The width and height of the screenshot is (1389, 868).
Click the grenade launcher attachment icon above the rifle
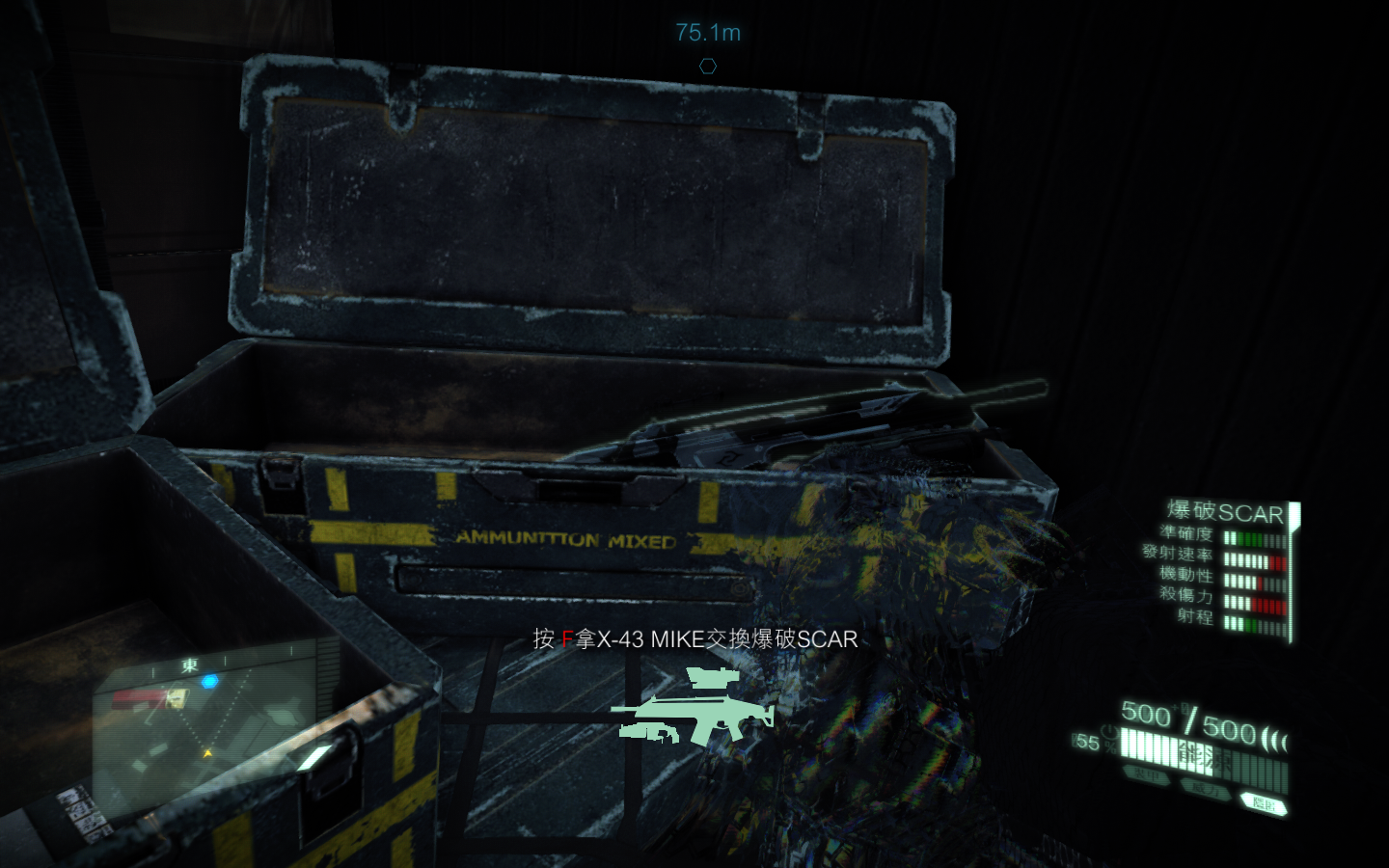point(711,677)
